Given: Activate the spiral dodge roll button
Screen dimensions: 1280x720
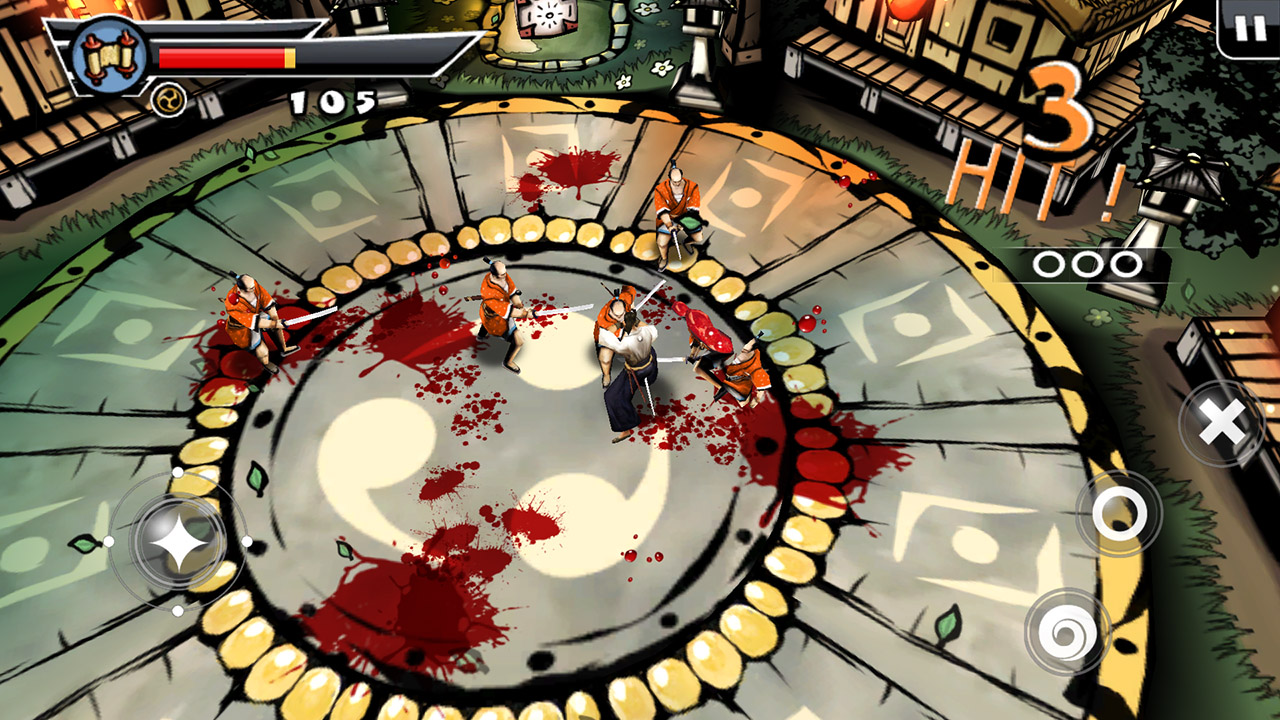Looking at the screenshot, I should (x=1067, y=631).
